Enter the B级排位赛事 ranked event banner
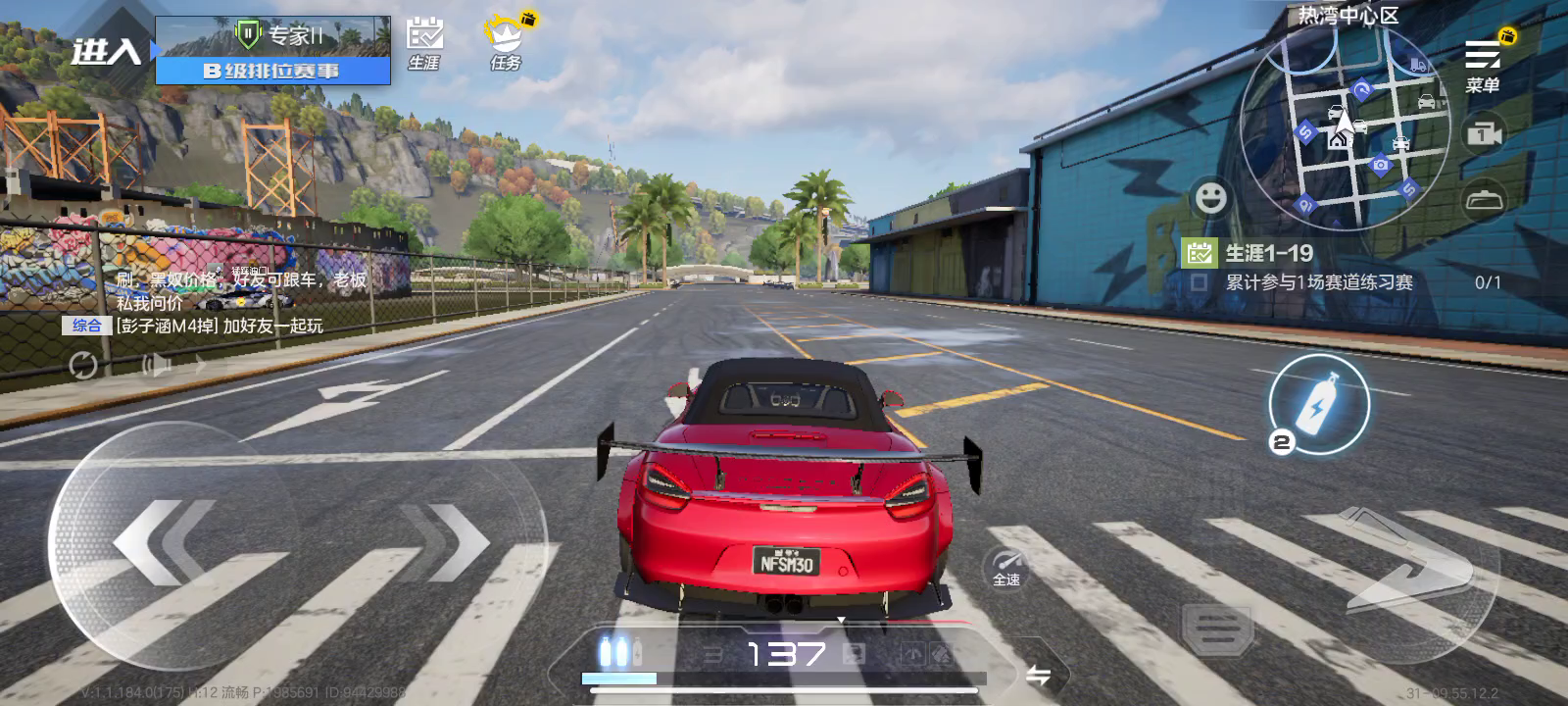This screenshot has height=706, width=1568. pyautogui.click(x=272, y=50)
